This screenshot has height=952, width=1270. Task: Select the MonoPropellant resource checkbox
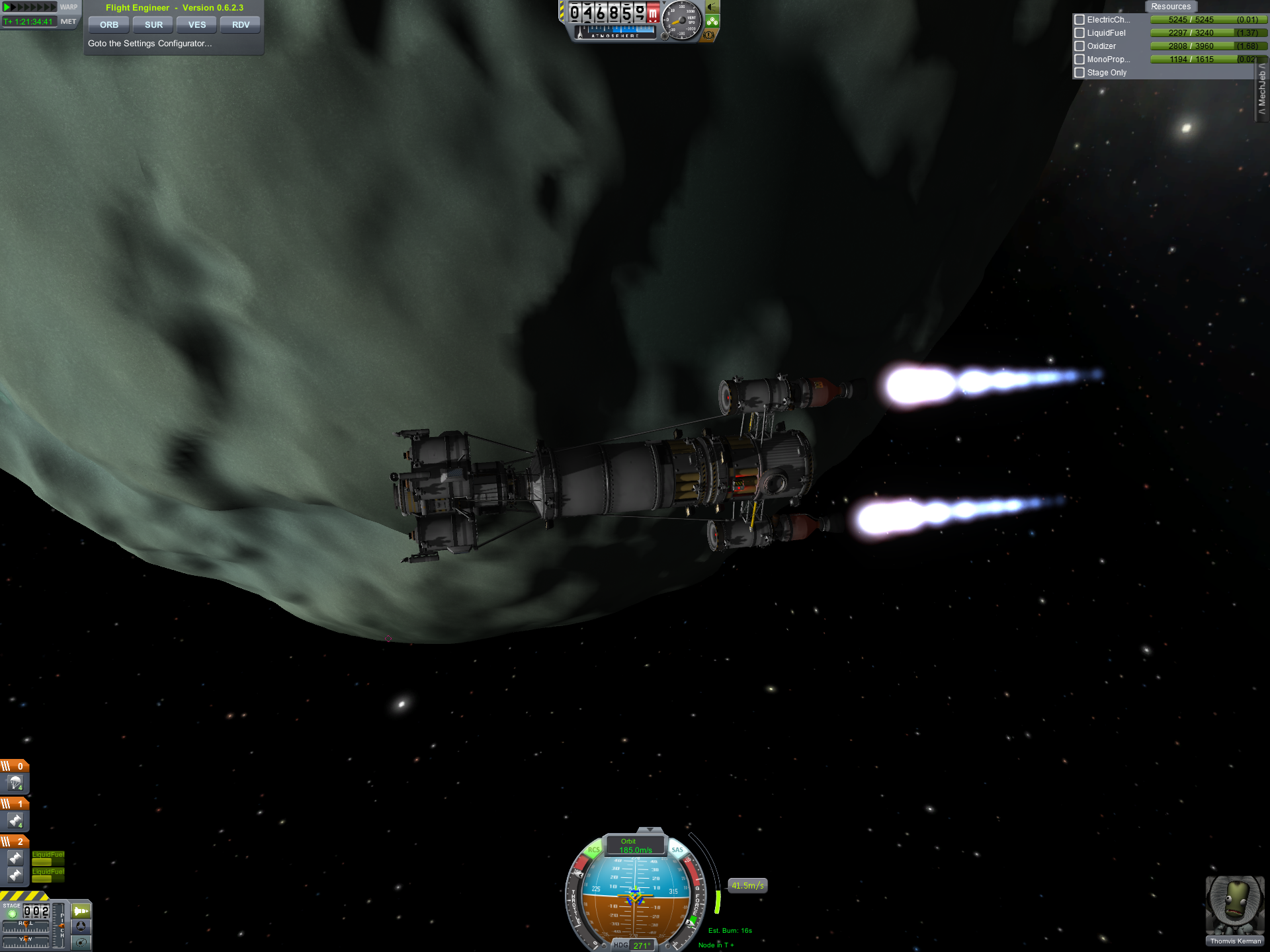pos(1079,59)
